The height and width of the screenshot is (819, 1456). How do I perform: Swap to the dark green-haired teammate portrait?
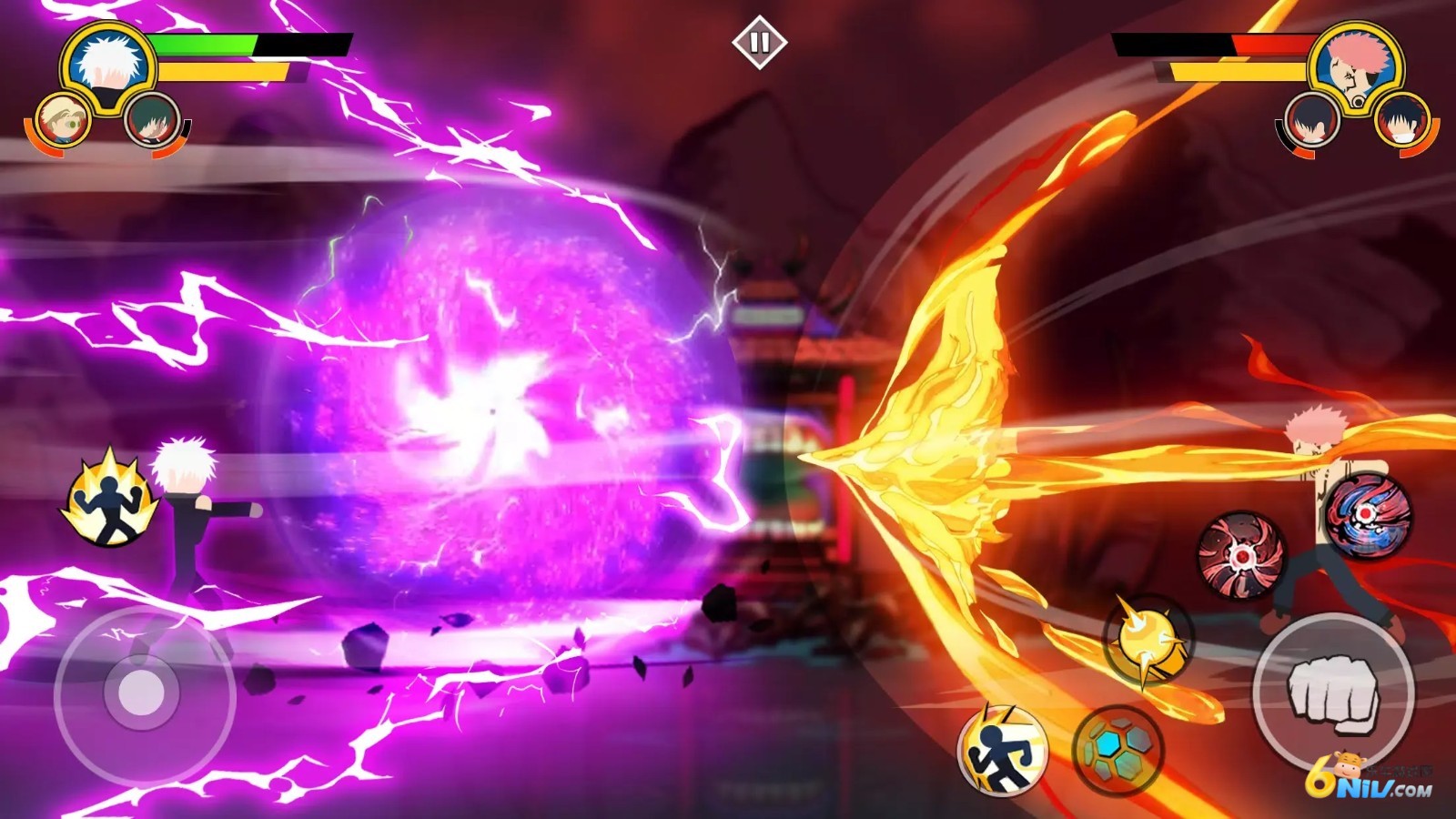[x=151, y=120]
